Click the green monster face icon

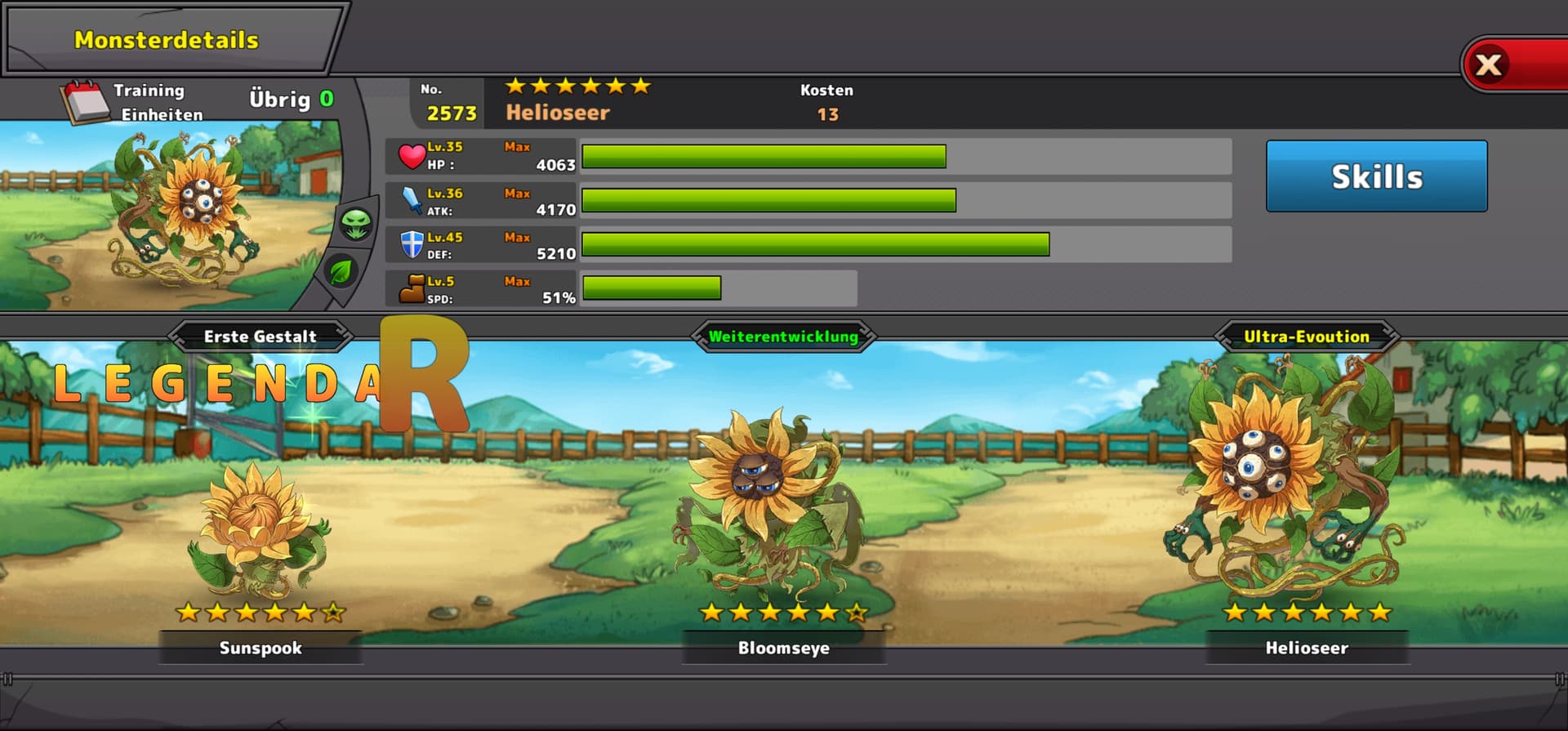[357, 224]
